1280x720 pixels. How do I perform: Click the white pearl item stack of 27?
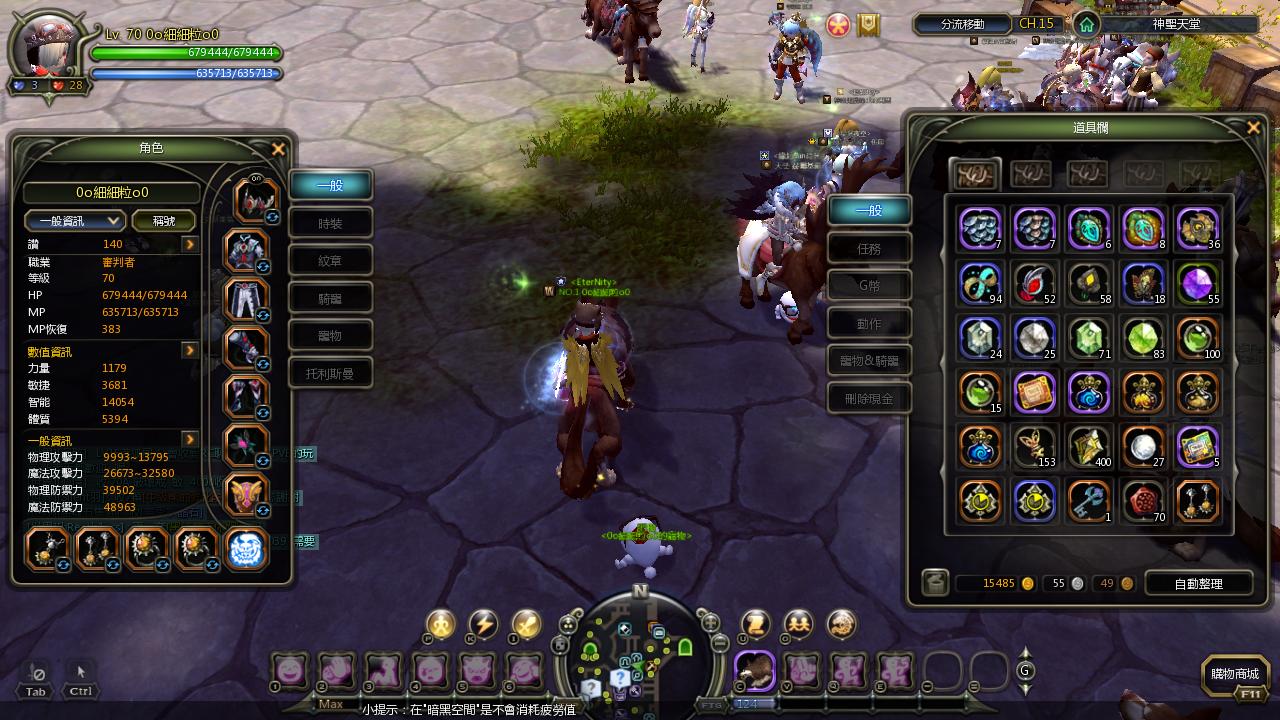[1143, 447]
